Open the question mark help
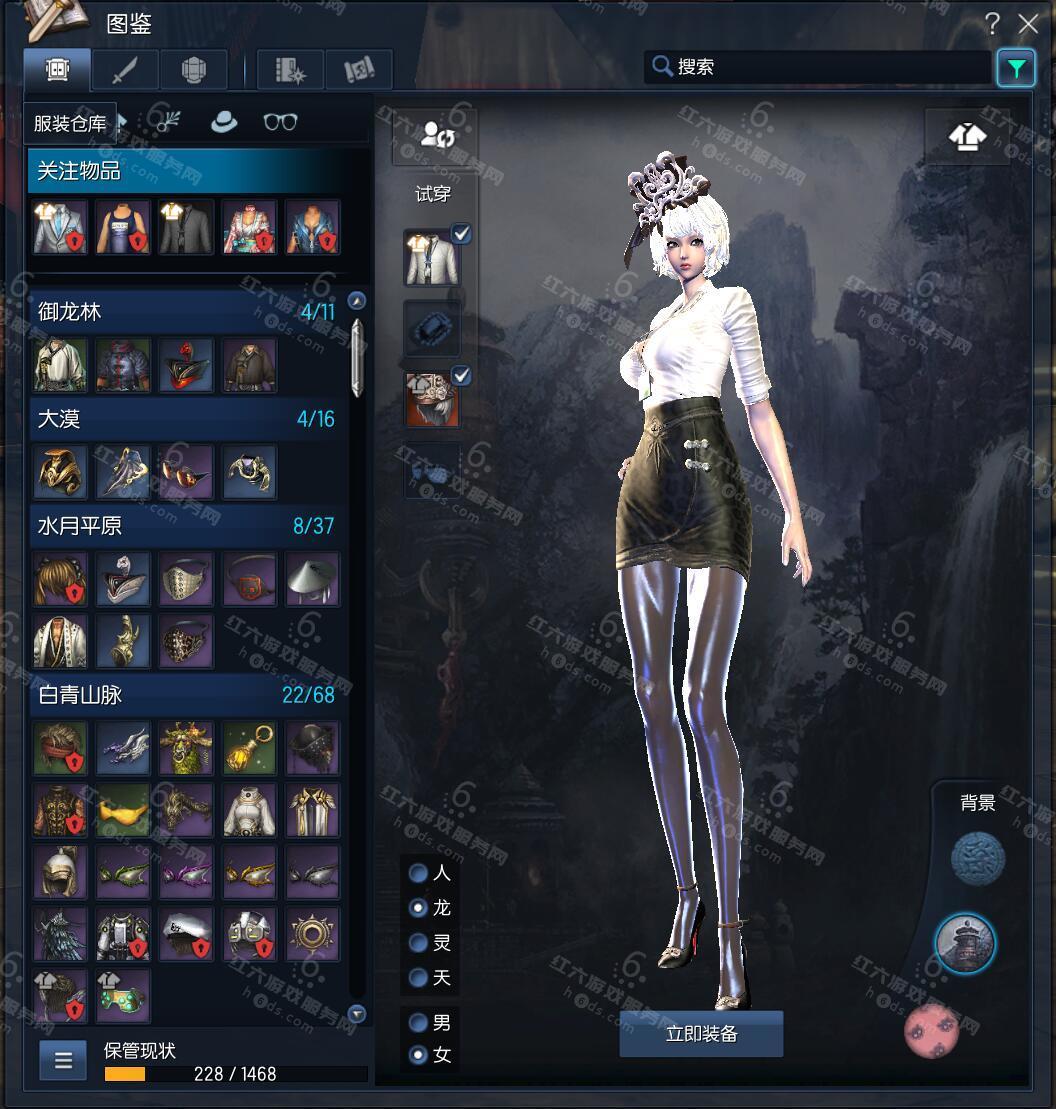 (x=992, y=24)
